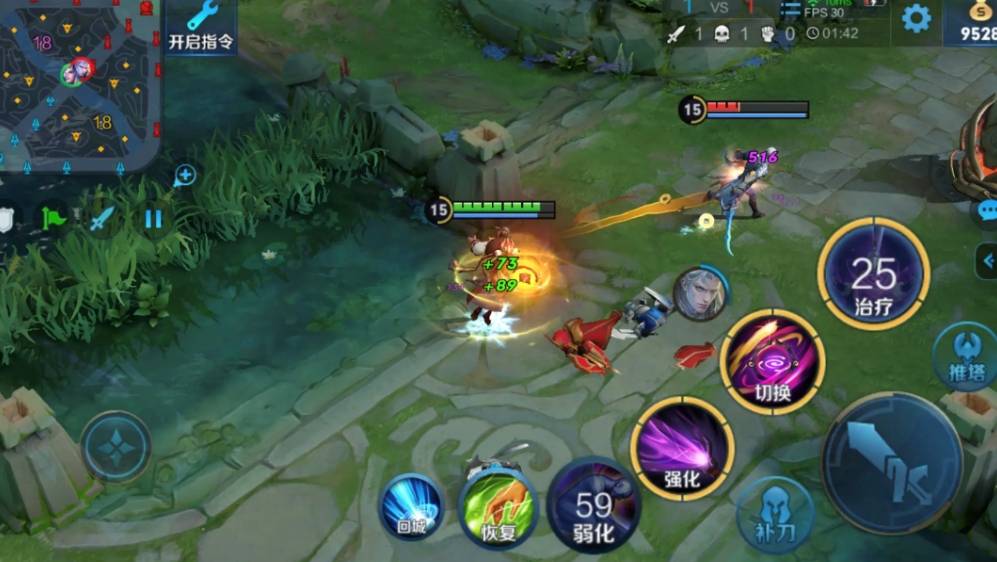Tap the white shield signal icon

tap(6, 219)
